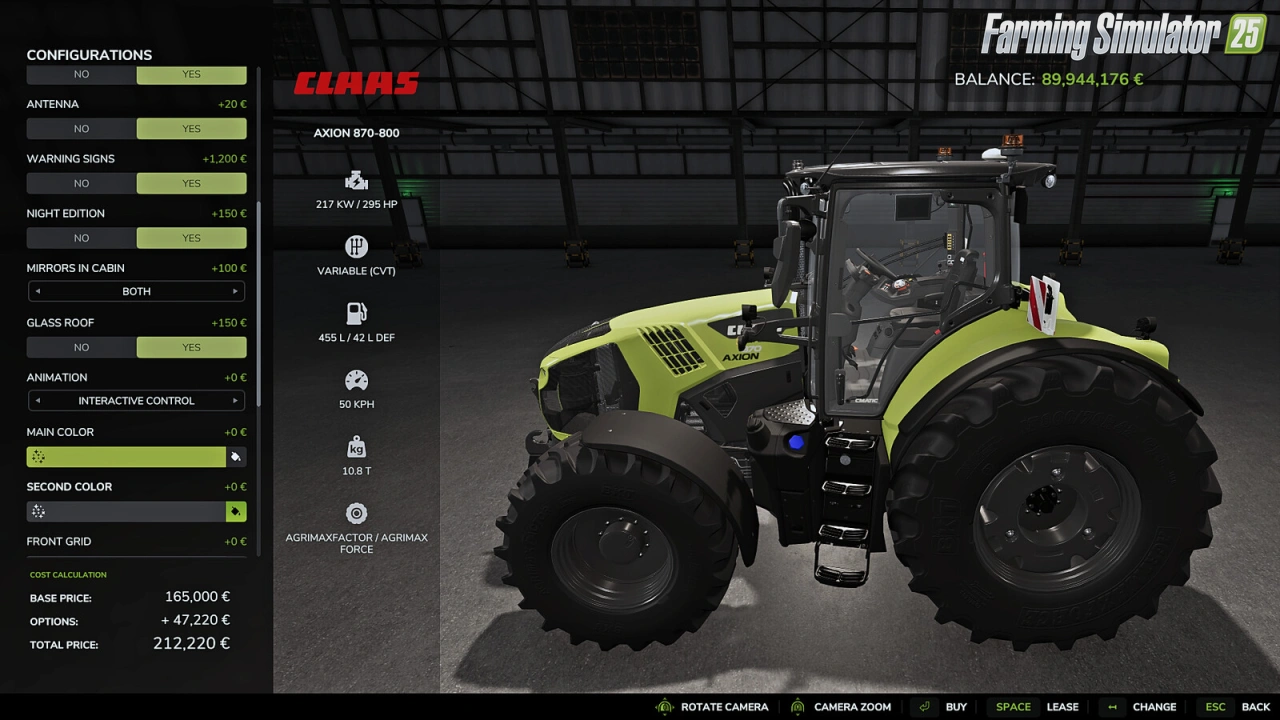The height and width of the screenshot is (720, 1280).
Task: Click the configurations list scrollbar
Action: 259,300
